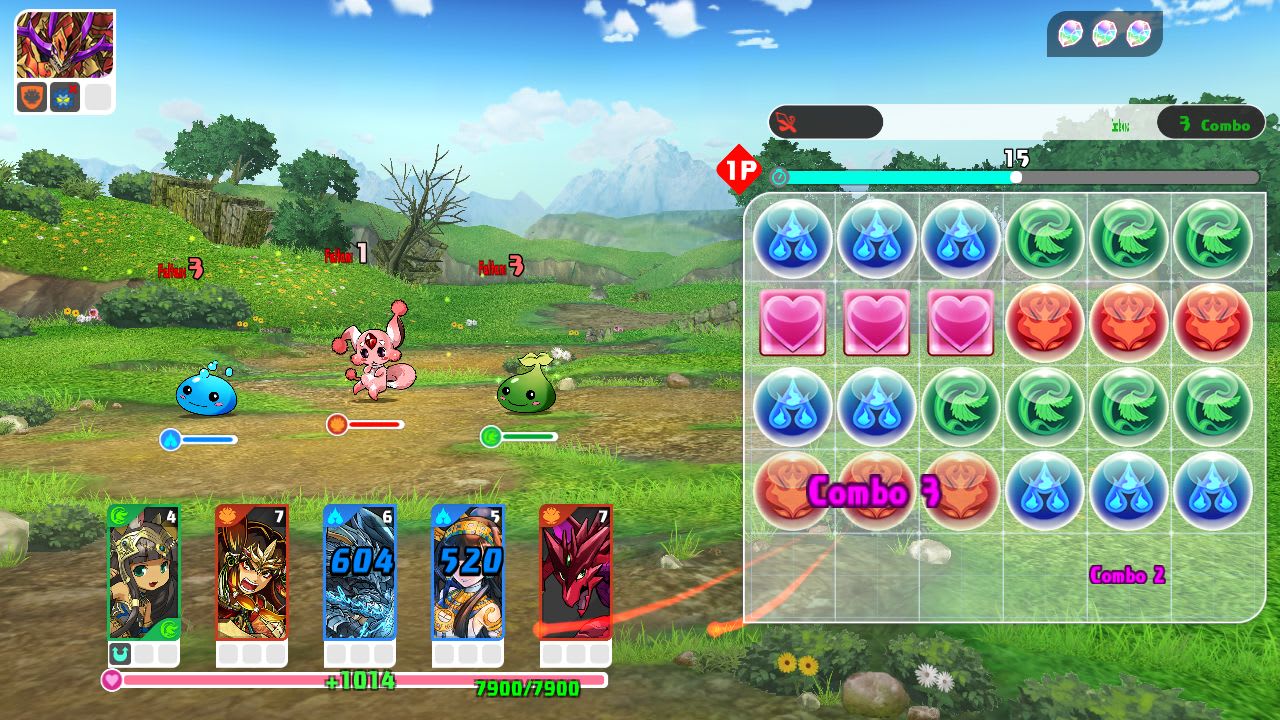The image size is (1280, 720).
Task: Click the pink heart icon on the HP bar
Action: click(111, 680)
